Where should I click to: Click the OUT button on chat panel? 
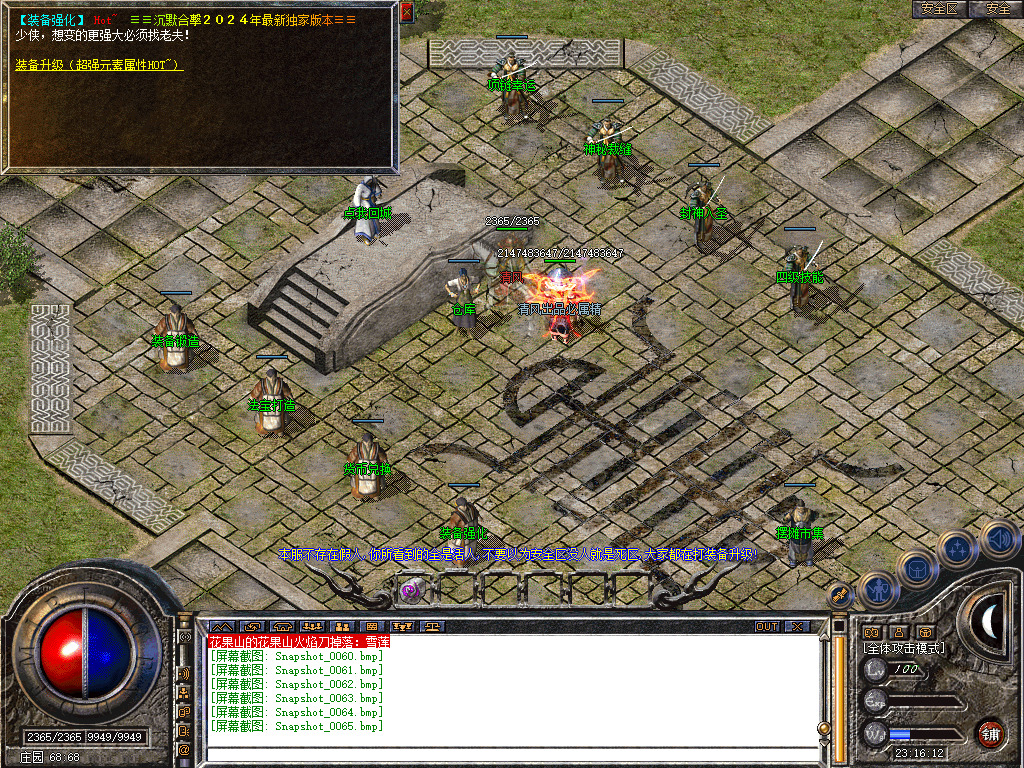[766, 627]
